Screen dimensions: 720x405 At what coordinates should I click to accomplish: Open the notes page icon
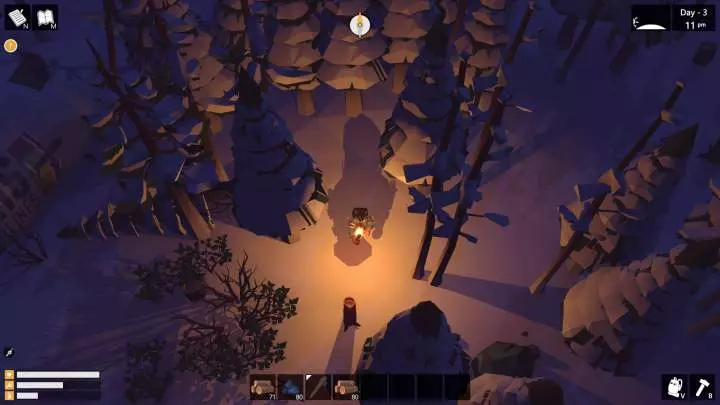[x=17, y=17]
